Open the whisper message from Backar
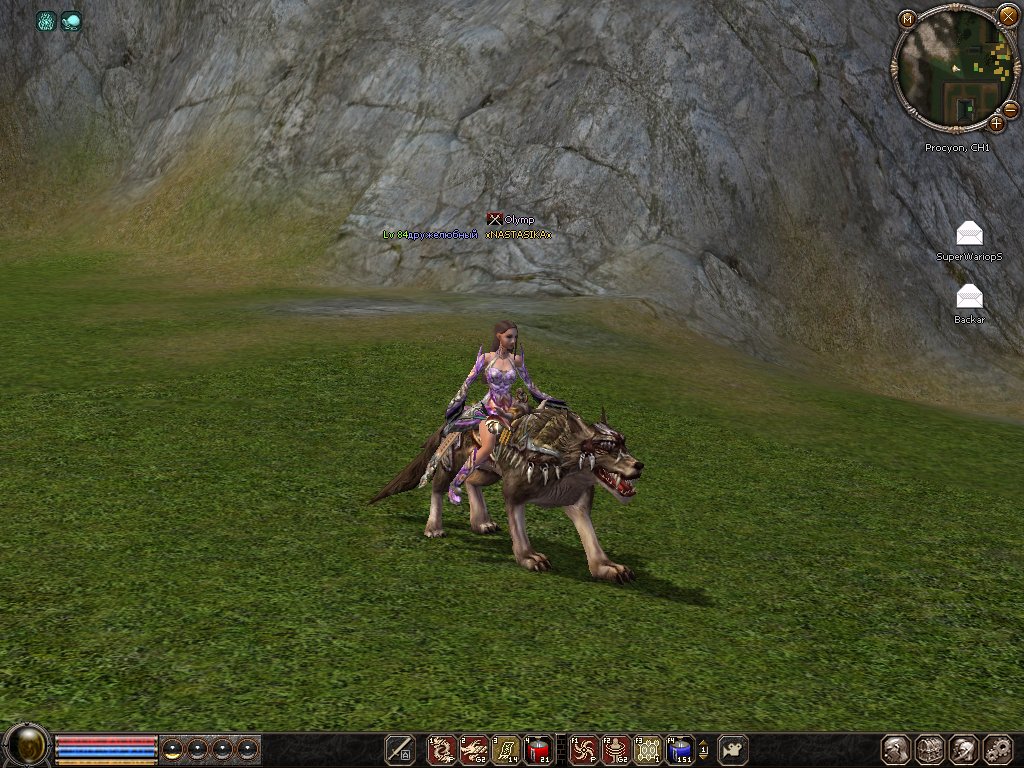 pos(969,297)
